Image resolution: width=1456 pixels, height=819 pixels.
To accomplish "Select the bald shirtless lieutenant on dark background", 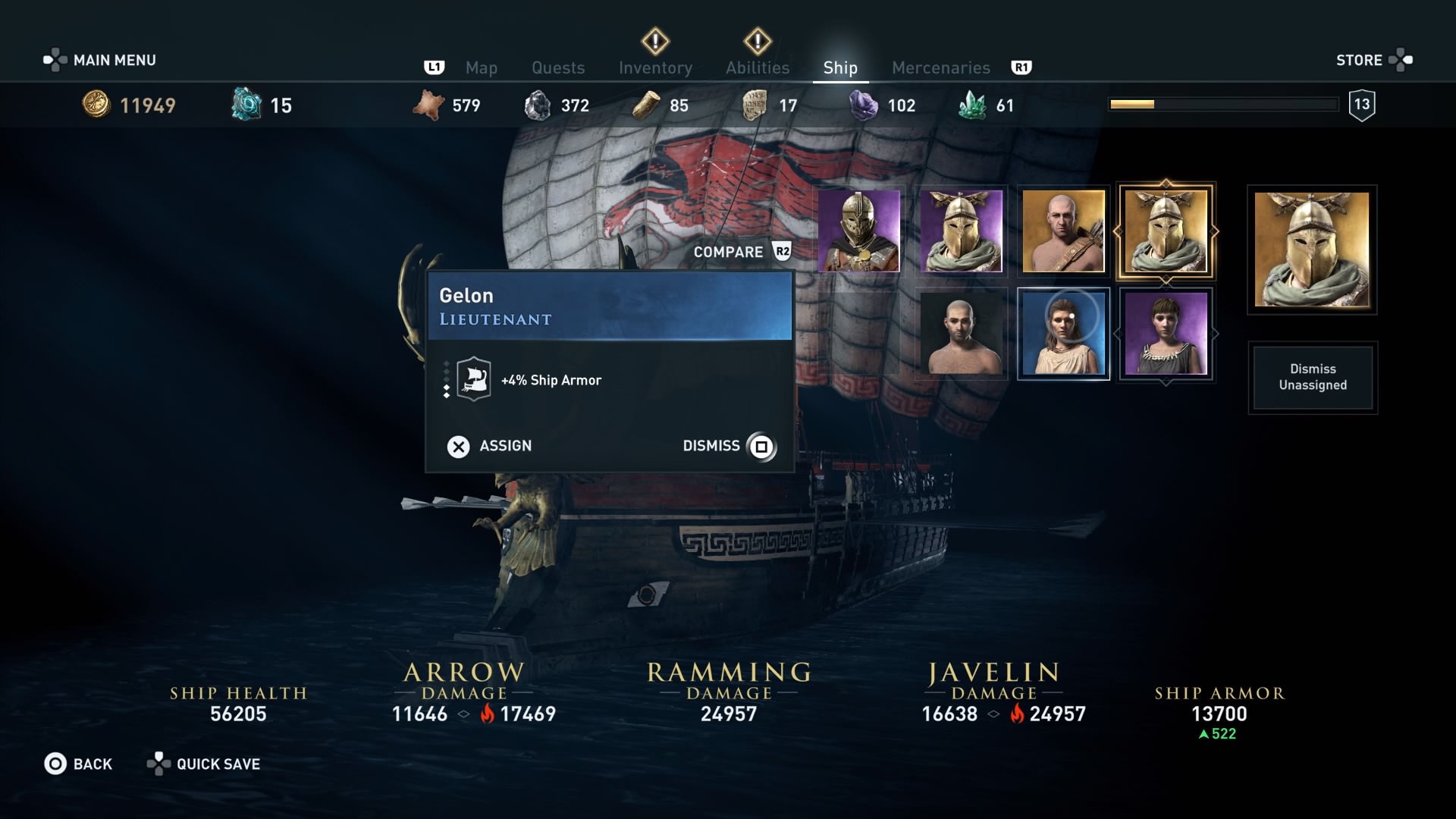I will 961,334.
